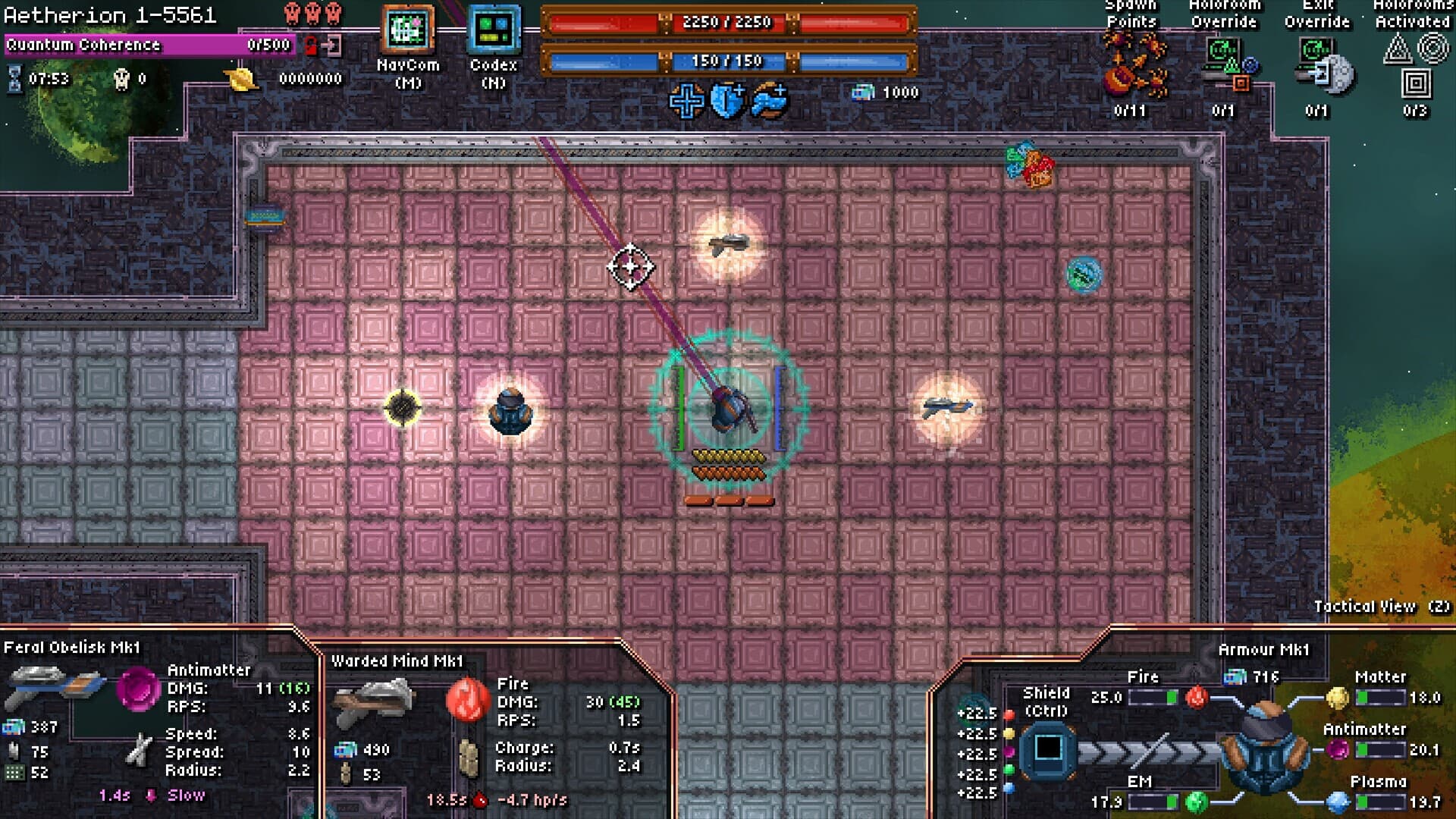Image resolution: width=1456 pixels, height=819 pixels.
Task: Toggle the Tactical View label
Action: click(x=1381, y=606)
